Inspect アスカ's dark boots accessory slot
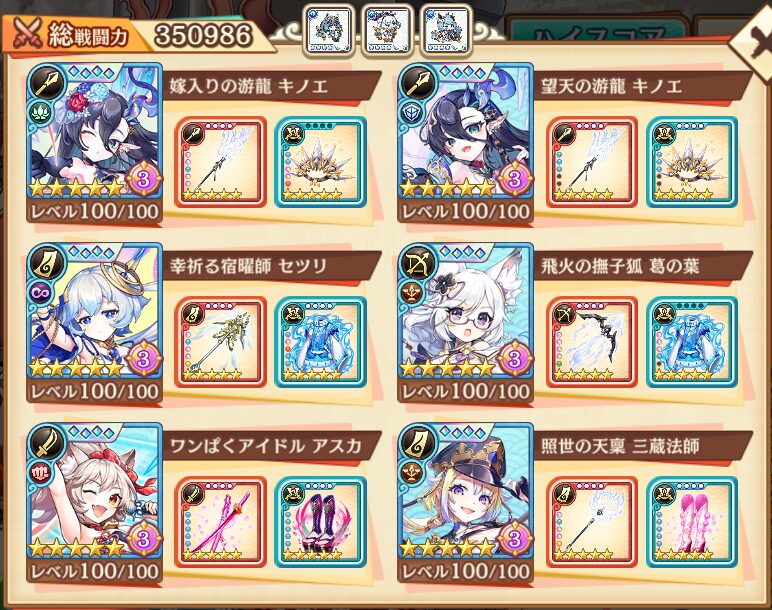 click(x=319, y=522)
